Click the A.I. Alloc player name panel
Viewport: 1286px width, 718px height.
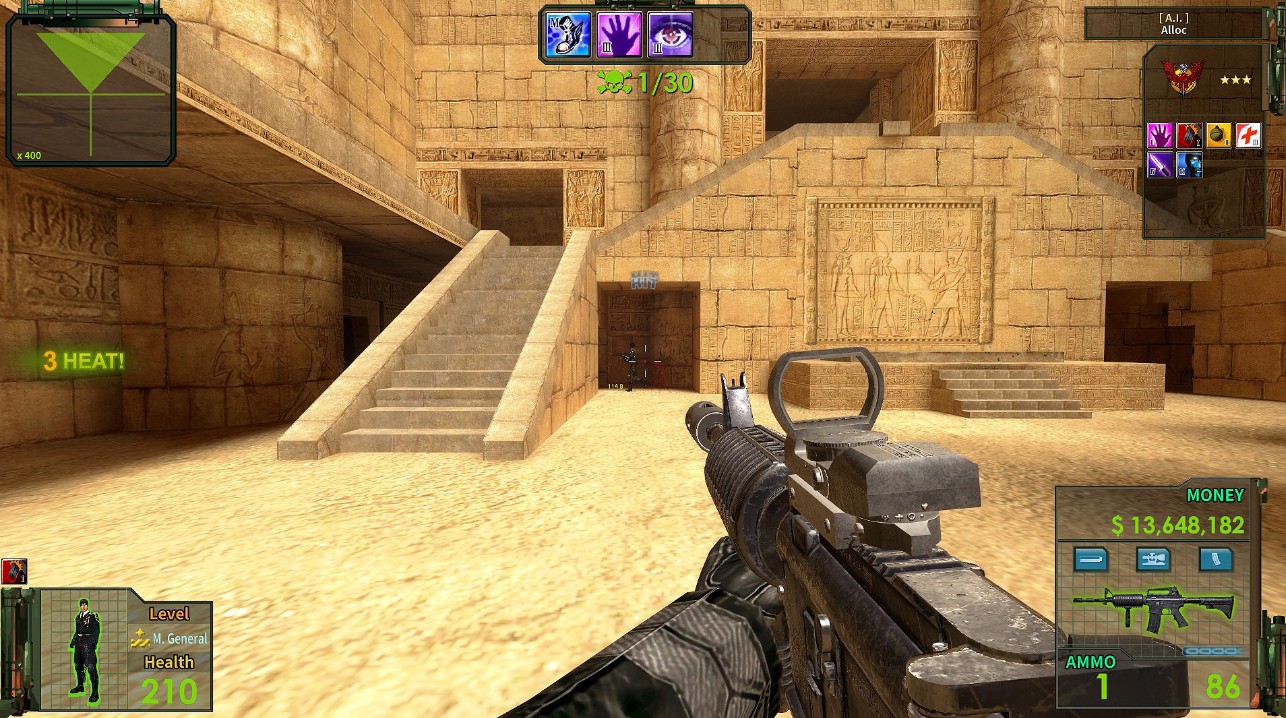click(1172, 24)
